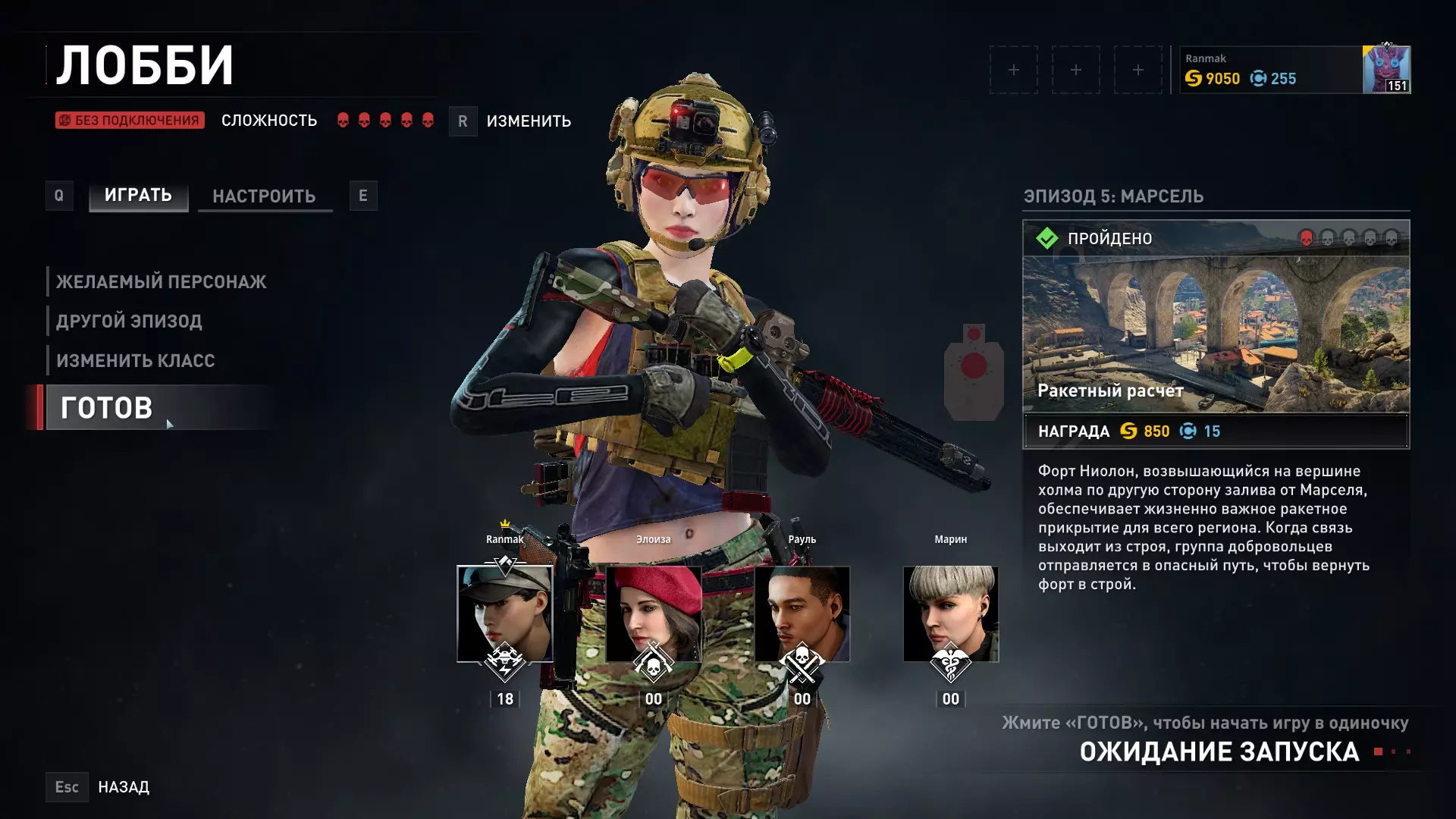Switch to the ИГРАТЬ tab

[138, 196]
